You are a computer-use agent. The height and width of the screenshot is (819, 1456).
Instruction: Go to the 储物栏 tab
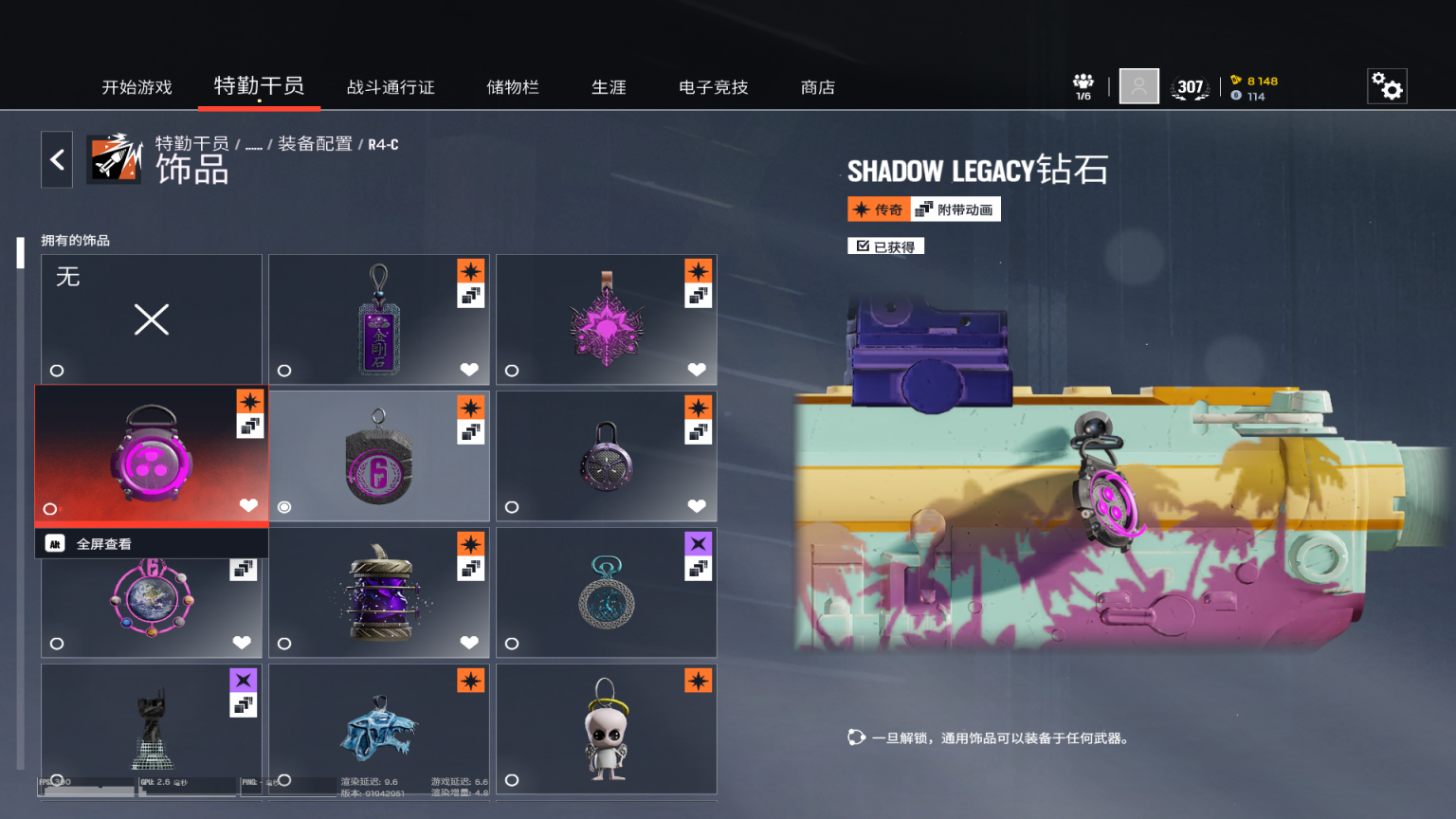[513, 87]
